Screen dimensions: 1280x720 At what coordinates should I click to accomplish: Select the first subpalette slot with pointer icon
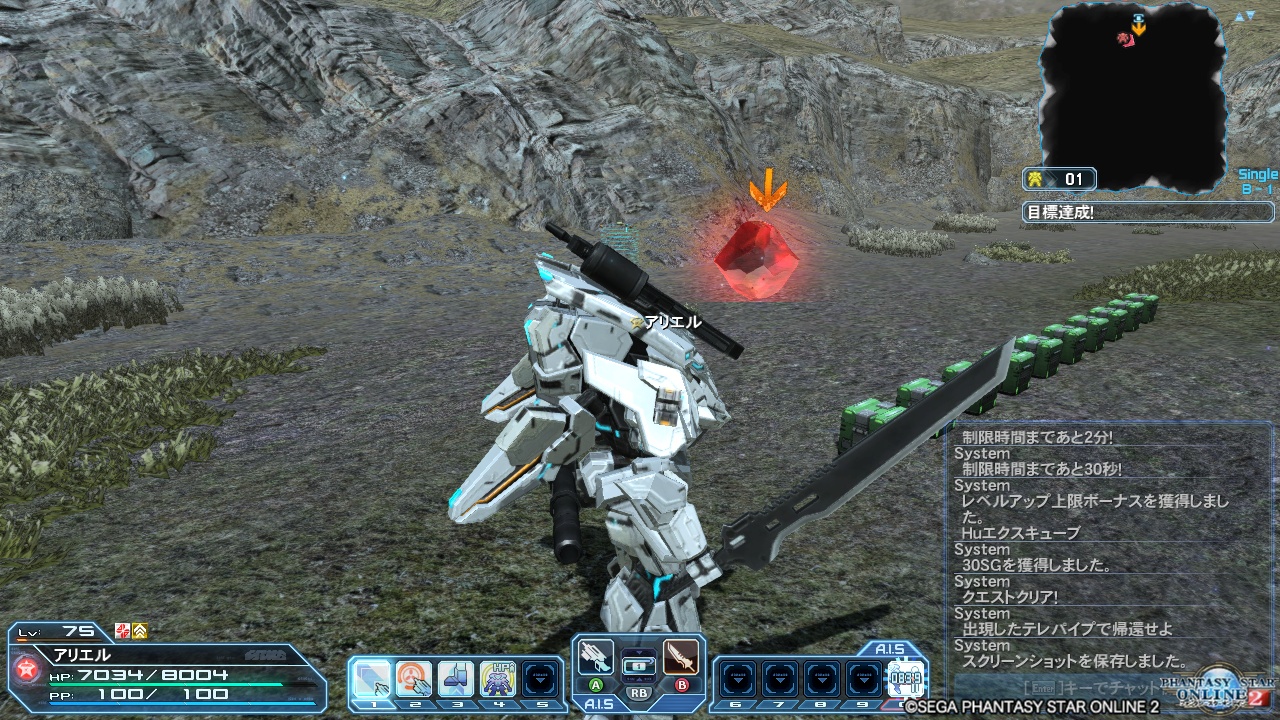coord(371,680)
